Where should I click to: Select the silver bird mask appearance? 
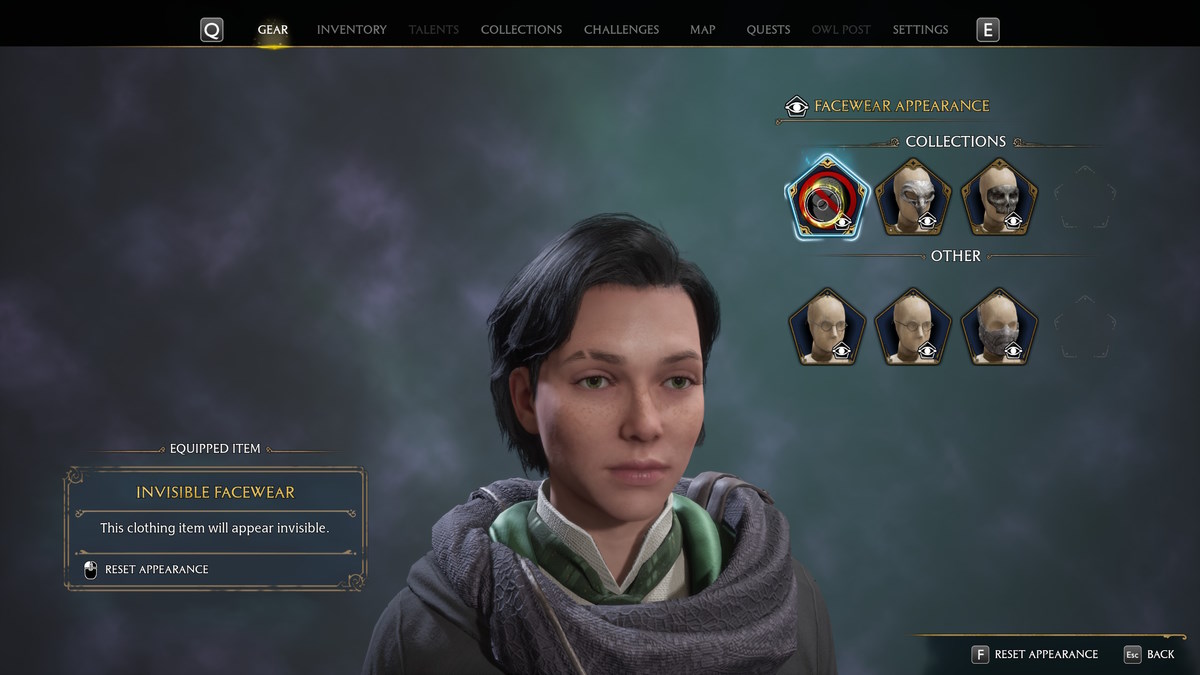(912, 198)
